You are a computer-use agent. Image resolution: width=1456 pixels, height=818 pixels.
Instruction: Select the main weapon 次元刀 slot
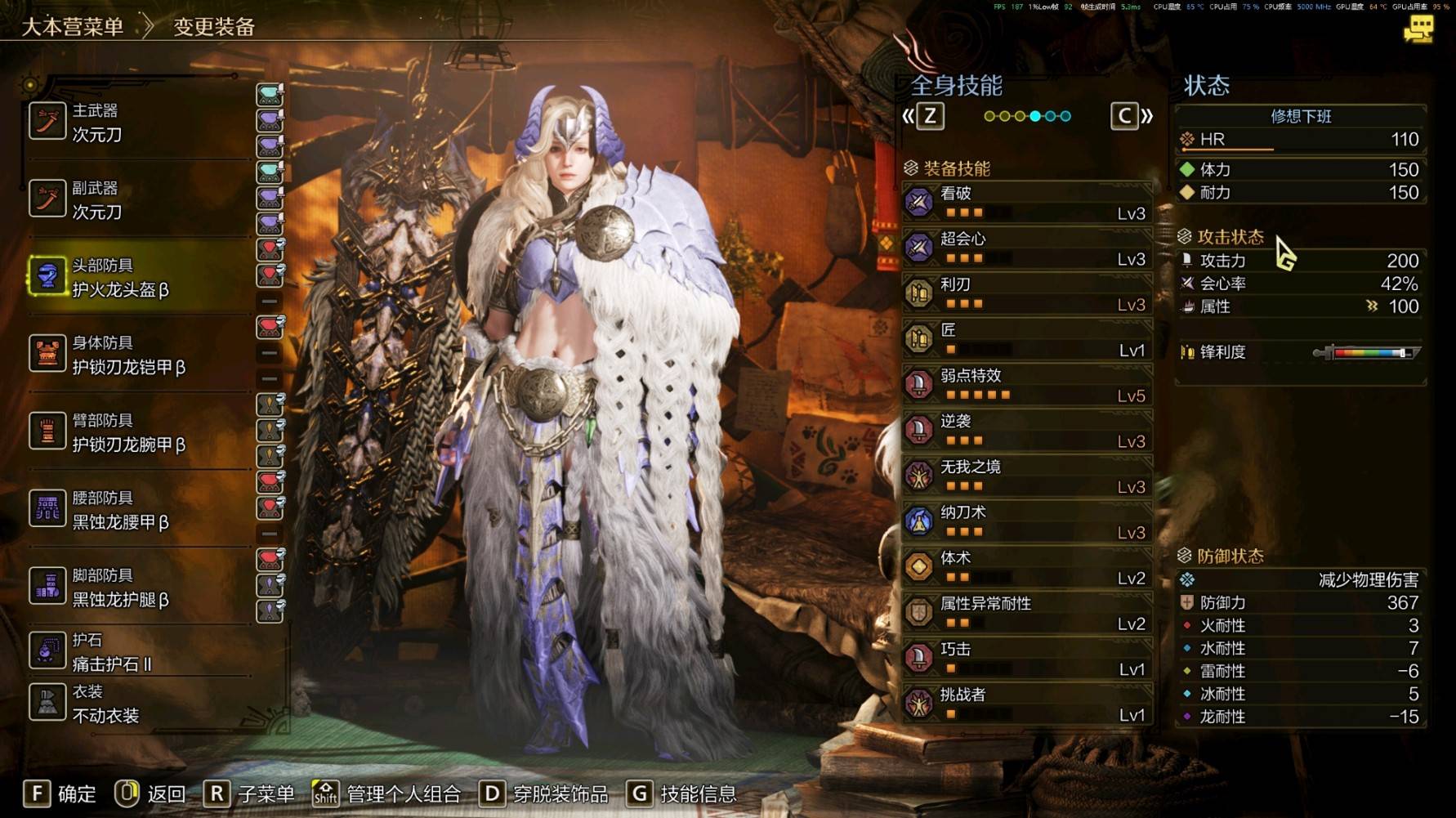tap(139, 123)
